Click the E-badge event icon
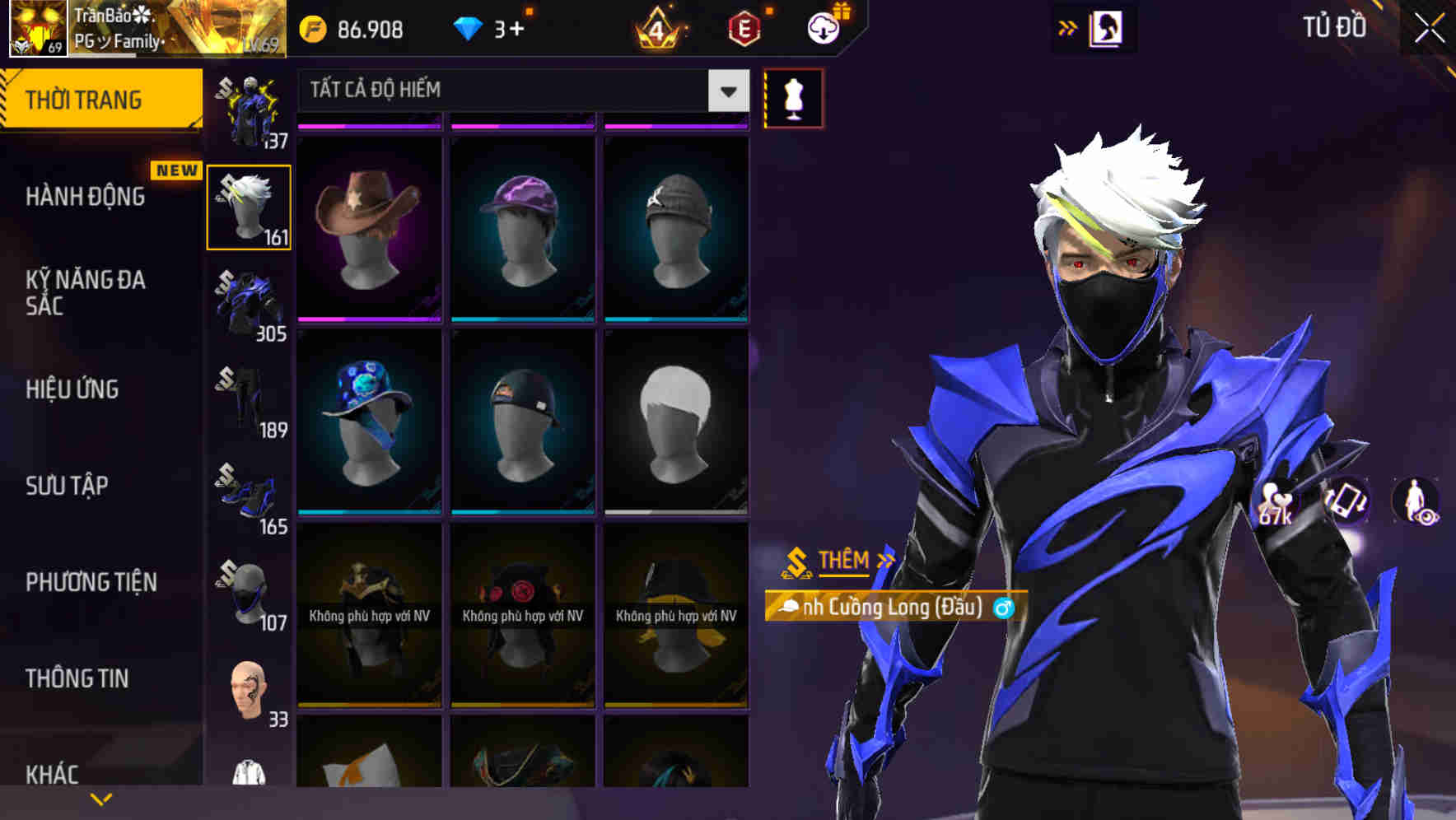 pos(746,27)
